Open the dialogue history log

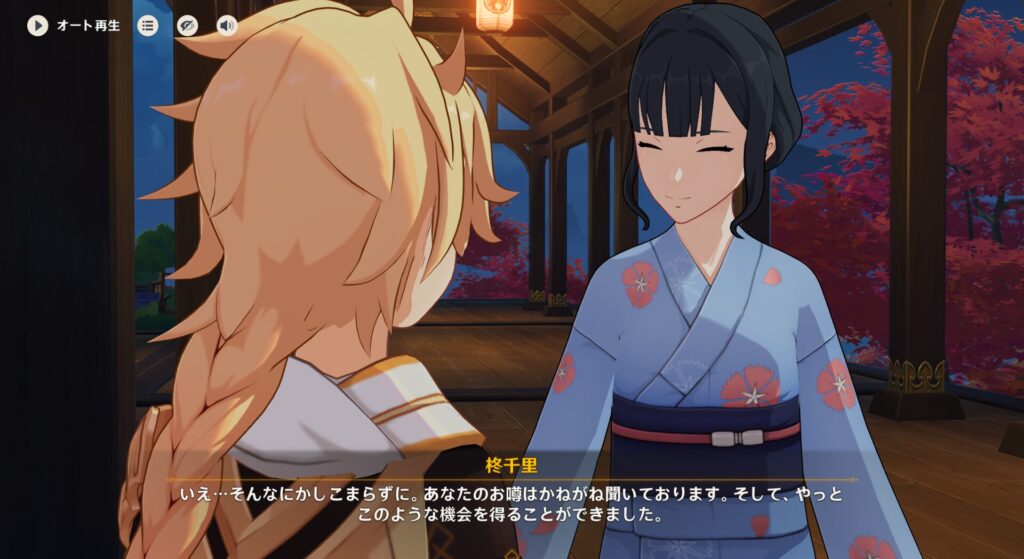[x=148, y=25]
